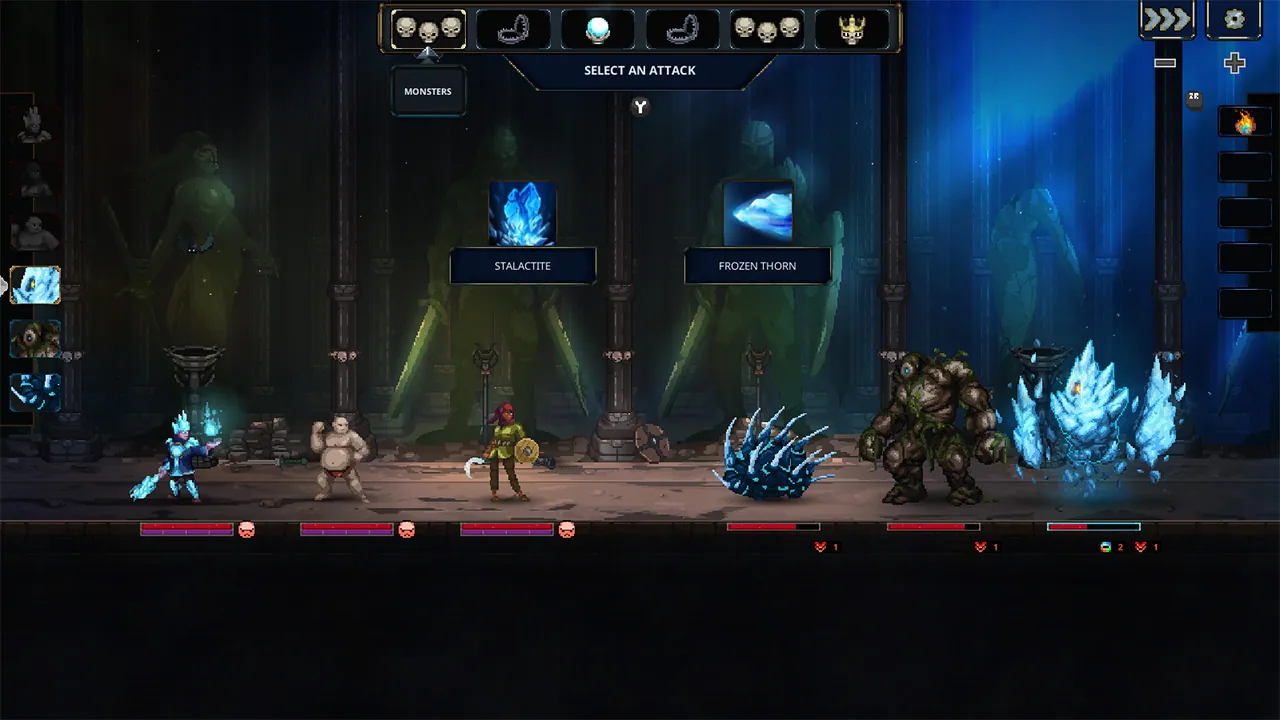Click the triple-skull group attack icon
The height and width of the screenshot is (720, 1280).
(766, 30)
